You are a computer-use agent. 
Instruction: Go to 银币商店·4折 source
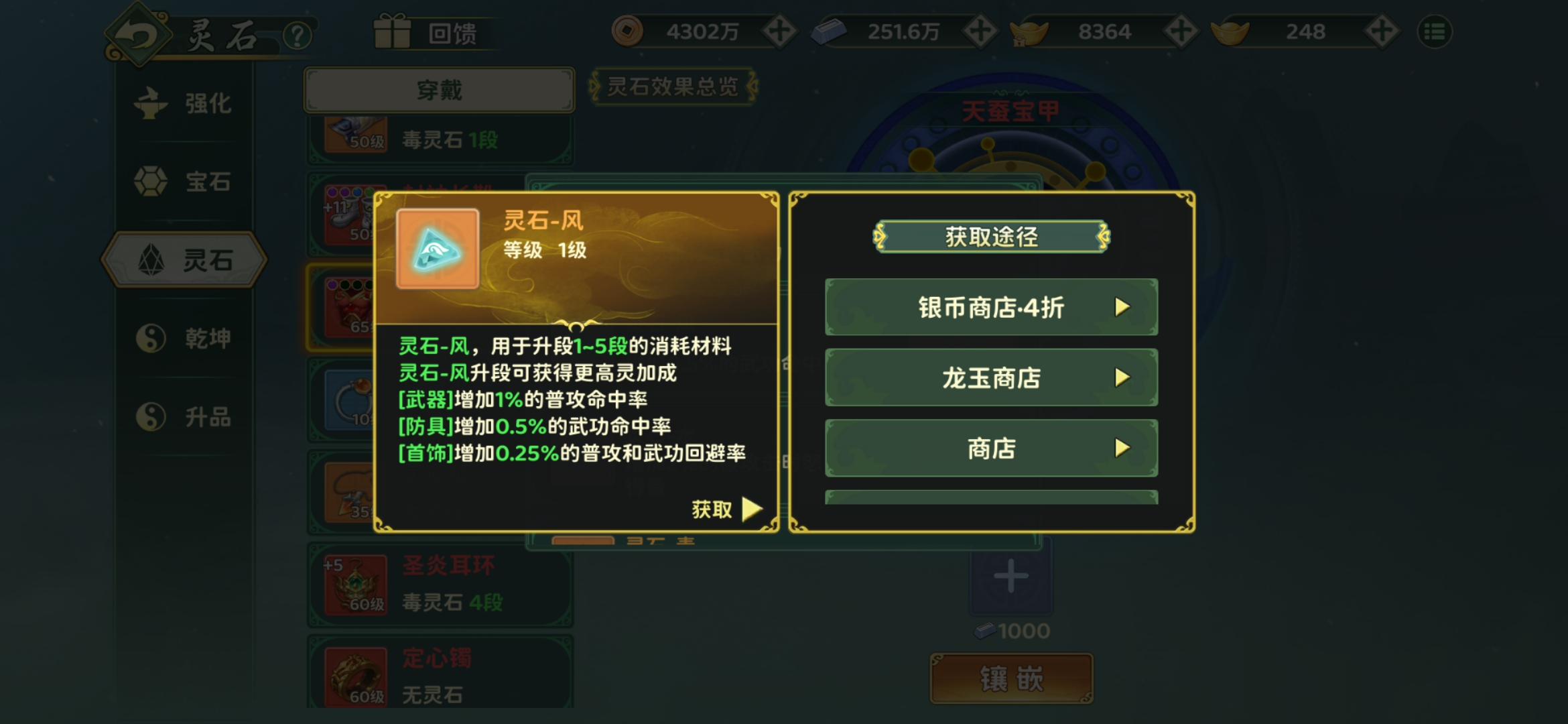991,308
